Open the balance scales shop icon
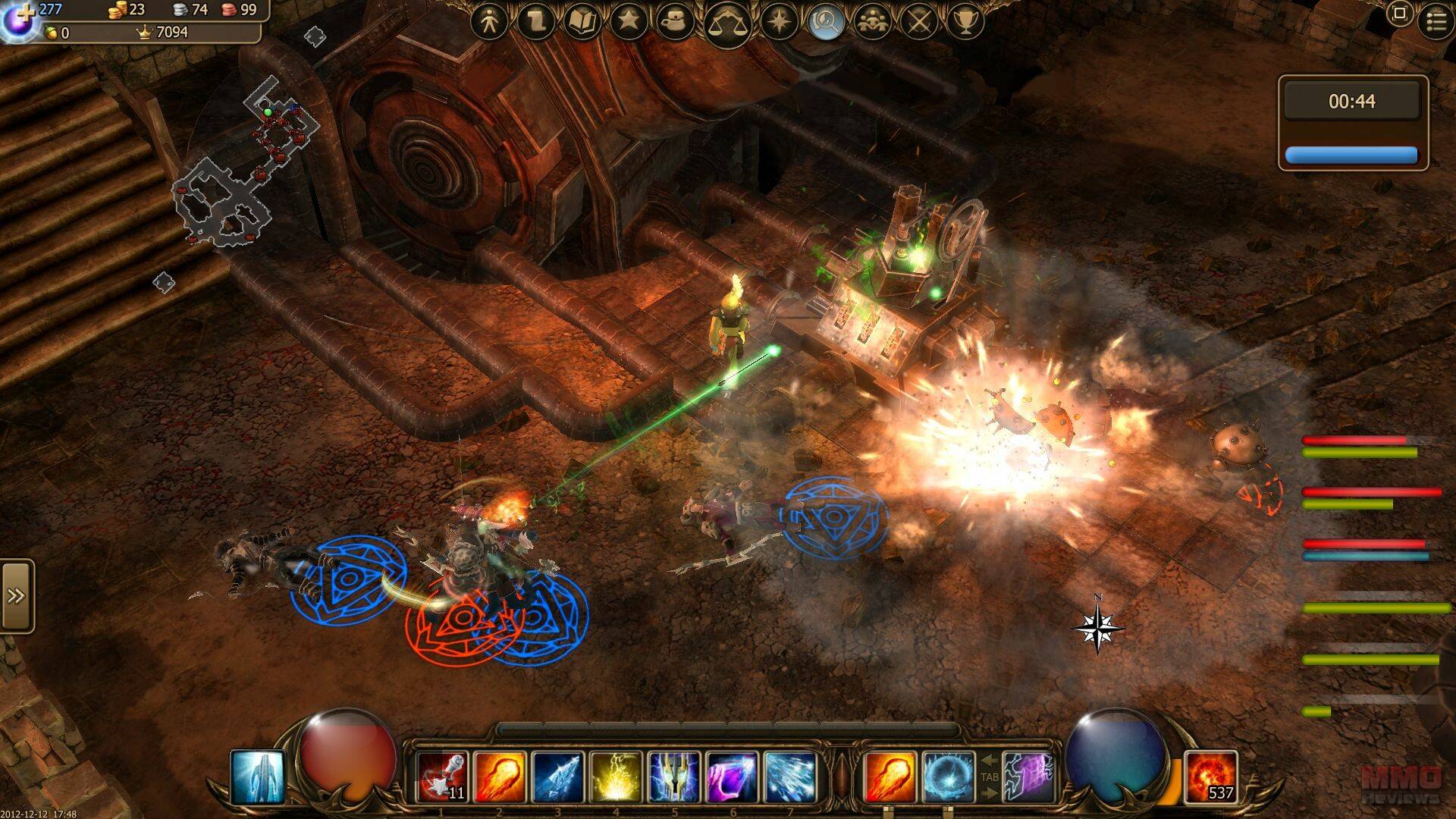Screen dimensions: 1456x819 tap(726, 24)
